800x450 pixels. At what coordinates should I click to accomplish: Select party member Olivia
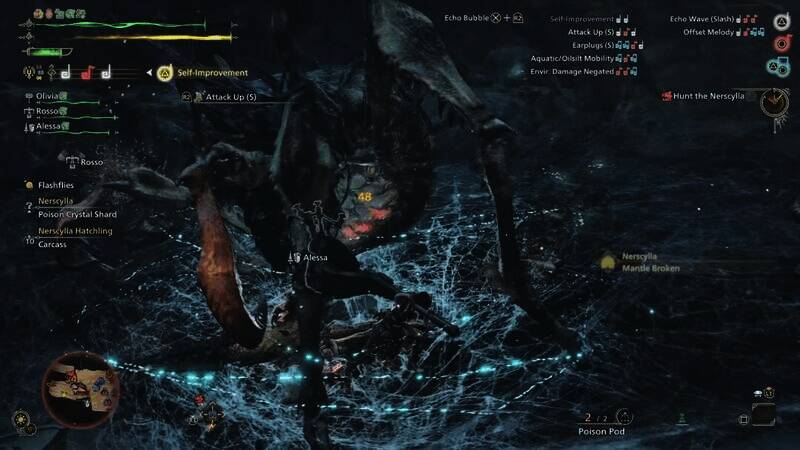pyautogui.click(x=46, y=95)
